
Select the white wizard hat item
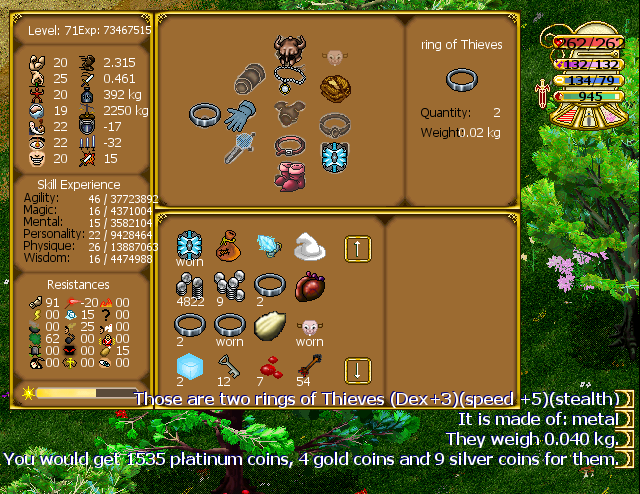tap(307, 246)
